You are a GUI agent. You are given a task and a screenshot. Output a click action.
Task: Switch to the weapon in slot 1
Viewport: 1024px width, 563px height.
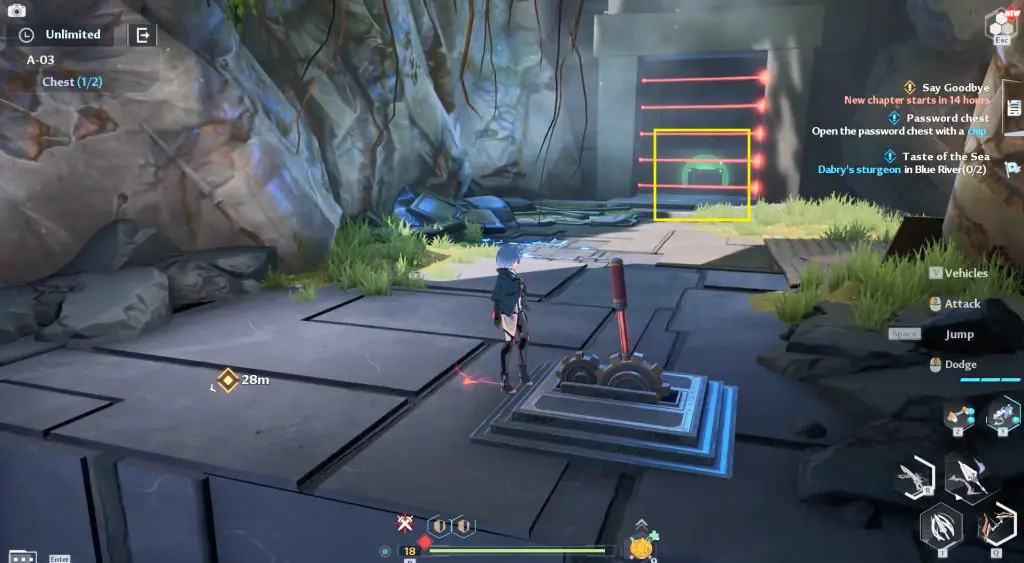click(942, 526)
